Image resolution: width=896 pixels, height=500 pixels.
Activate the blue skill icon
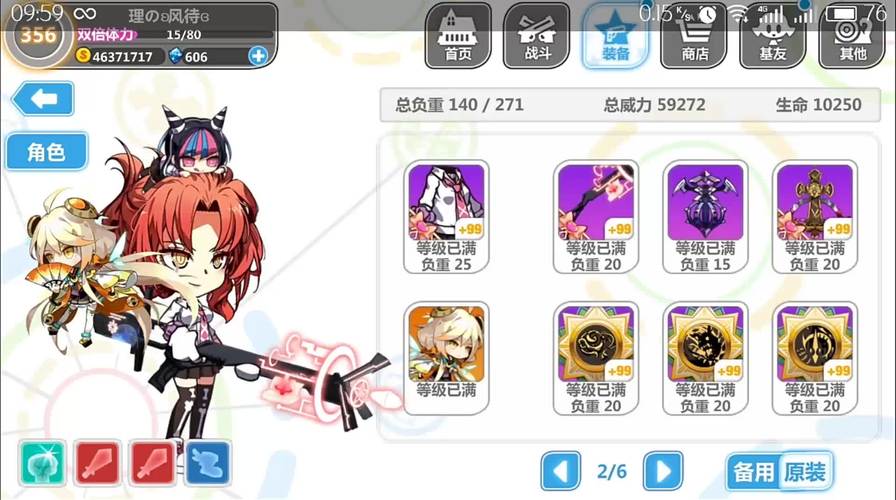coord(207,463)
